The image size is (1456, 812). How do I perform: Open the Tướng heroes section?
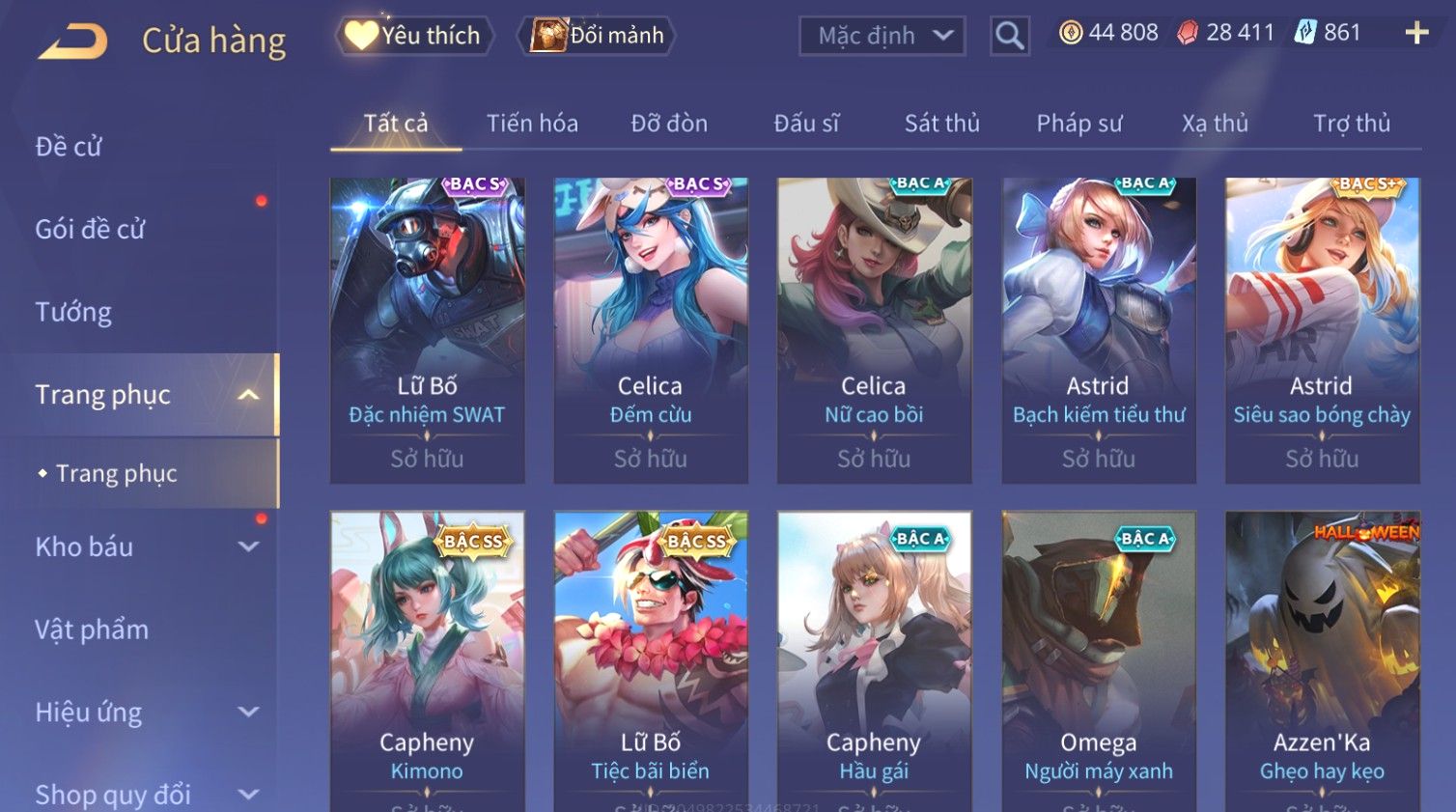pos(73,312)
